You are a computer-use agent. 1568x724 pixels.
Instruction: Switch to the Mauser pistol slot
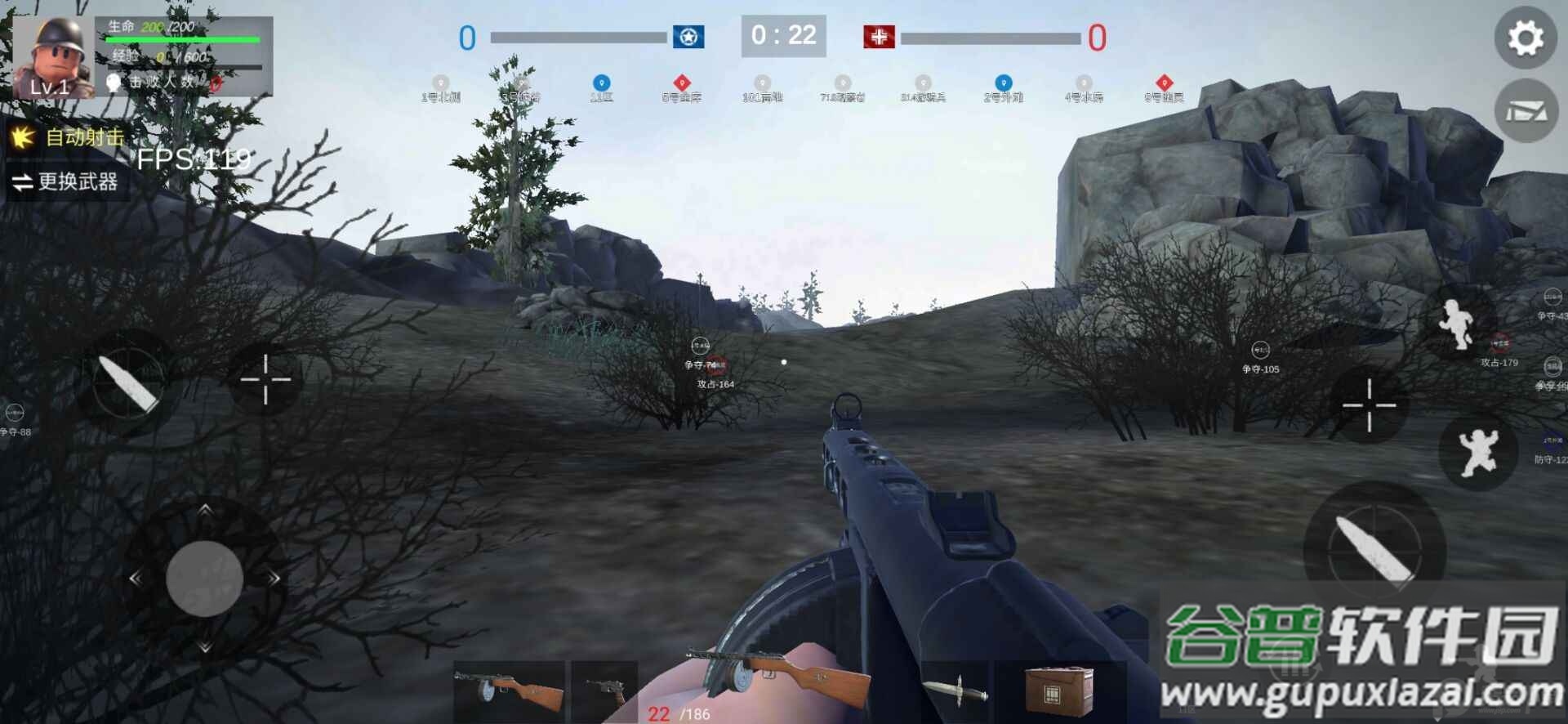click(605, 691)
